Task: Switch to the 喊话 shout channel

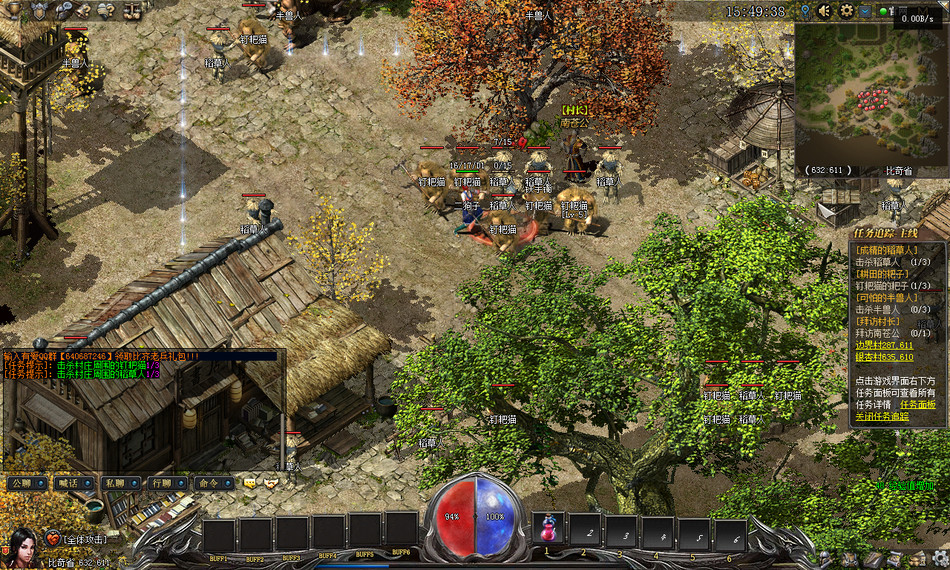Action: tap(69, 483)
